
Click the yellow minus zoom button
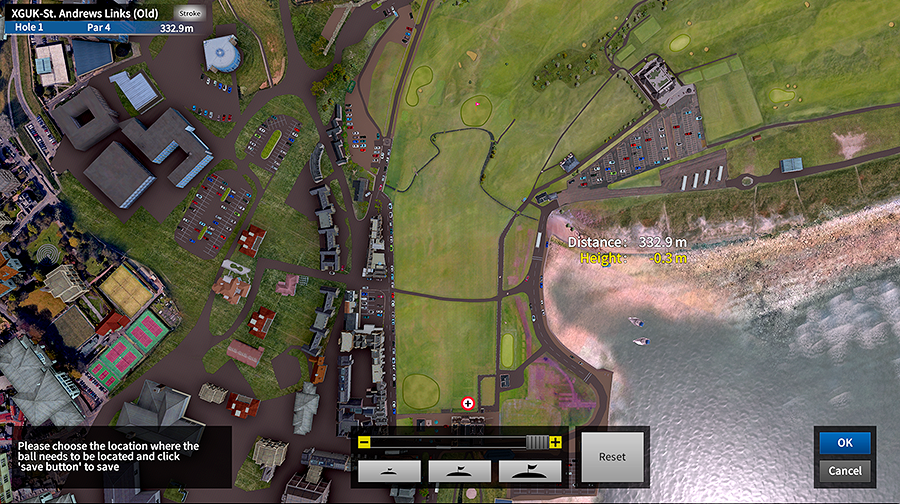(x=364, y=442)
